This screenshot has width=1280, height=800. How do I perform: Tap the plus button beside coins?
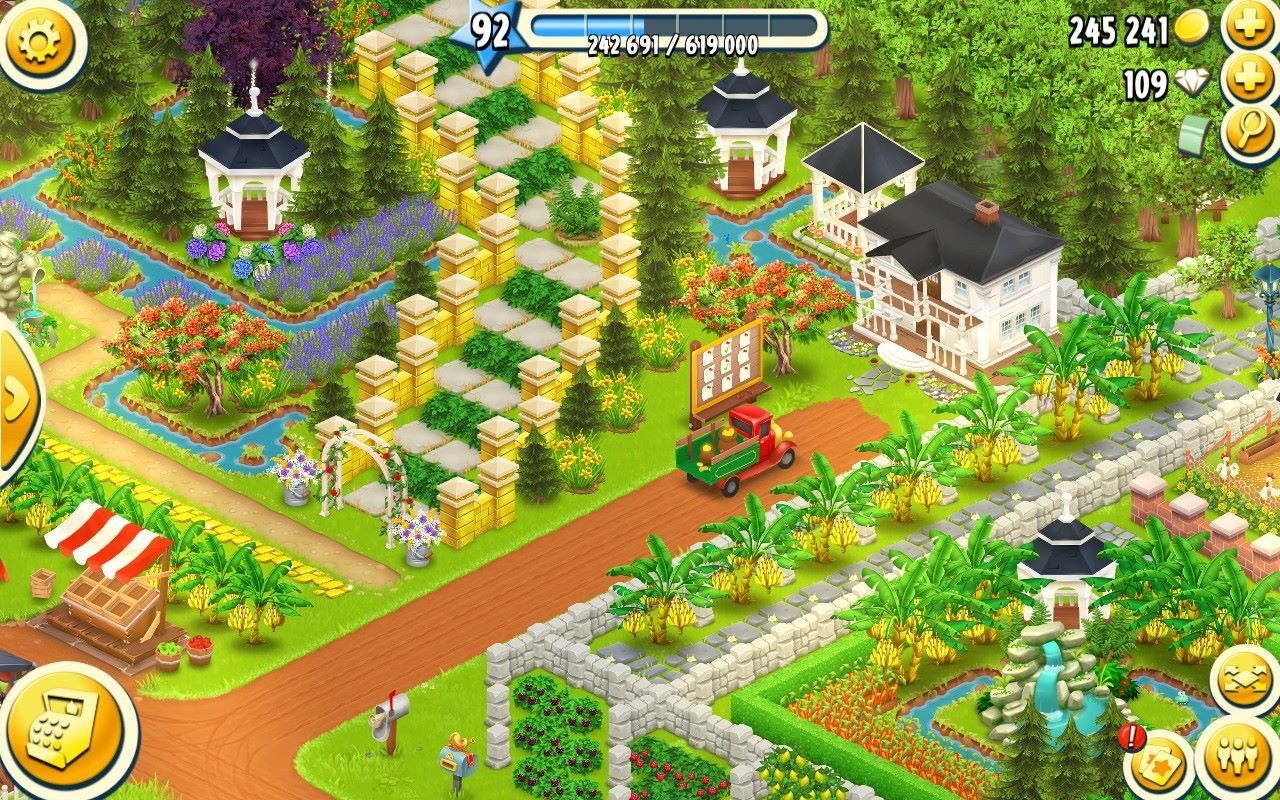[x=1250, y=26]
